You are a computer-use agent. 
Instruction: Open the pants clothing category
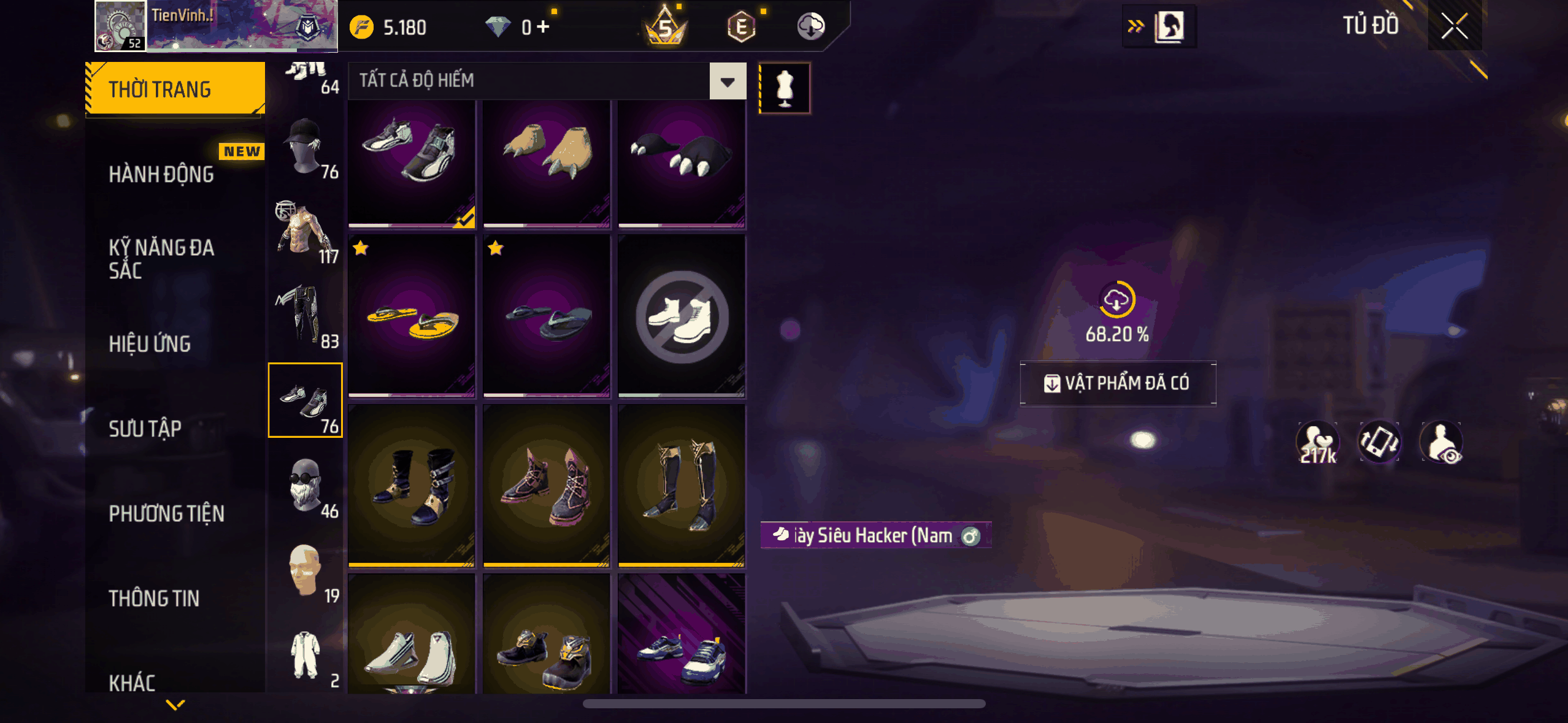click(x=306, y=316)
